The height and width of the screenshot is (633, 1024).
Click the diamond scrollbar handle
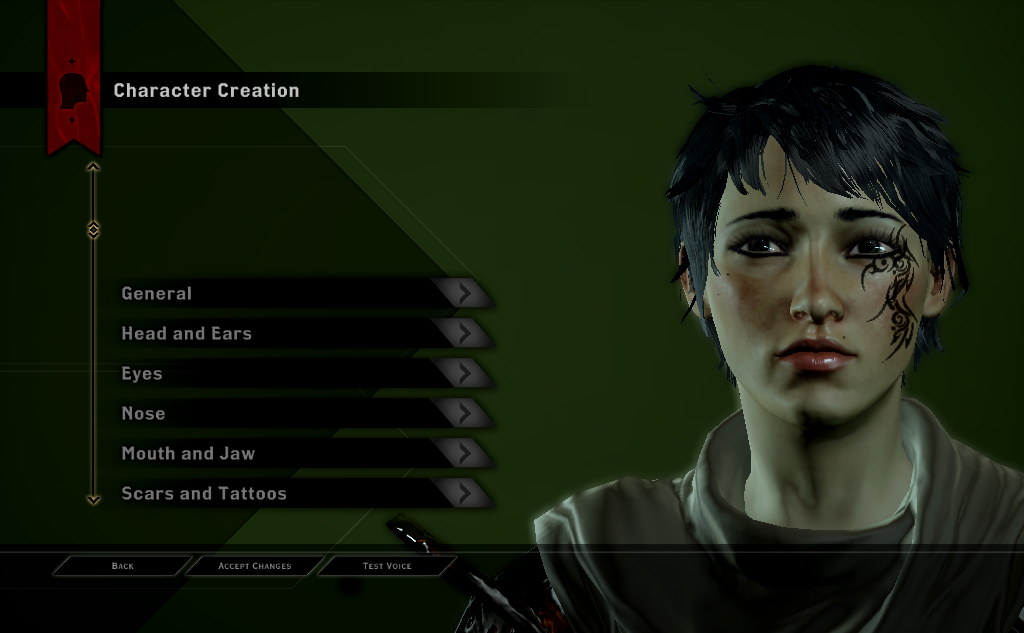pyautogui.click(x=93, y=230)
